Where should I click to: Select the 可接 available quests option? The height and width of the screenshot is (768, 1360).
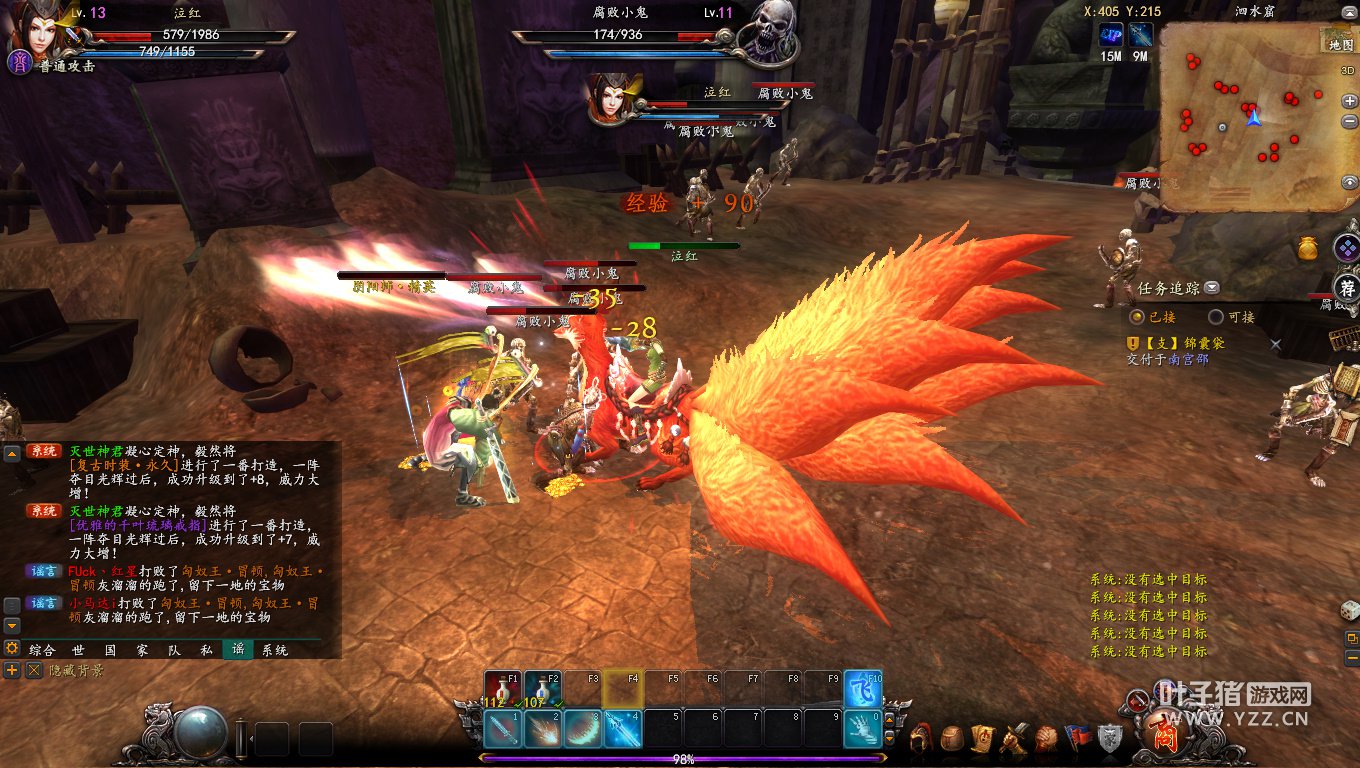click(x=1216, y=317)
